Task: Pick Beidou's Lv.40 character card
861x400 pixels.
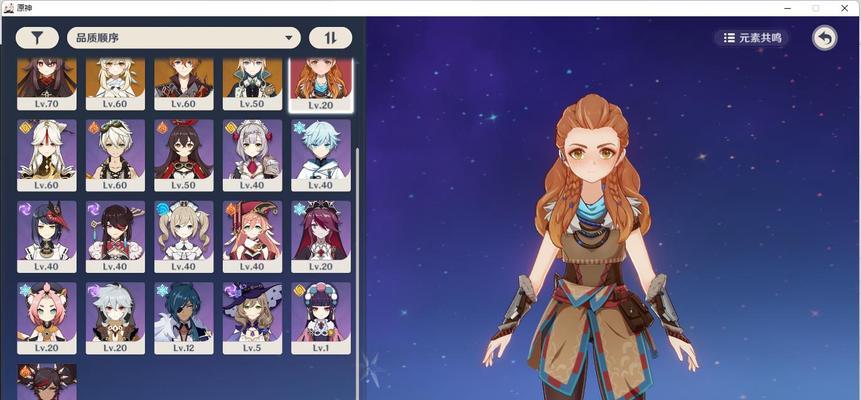Action: pyautogui.click(x=115, y=236)
